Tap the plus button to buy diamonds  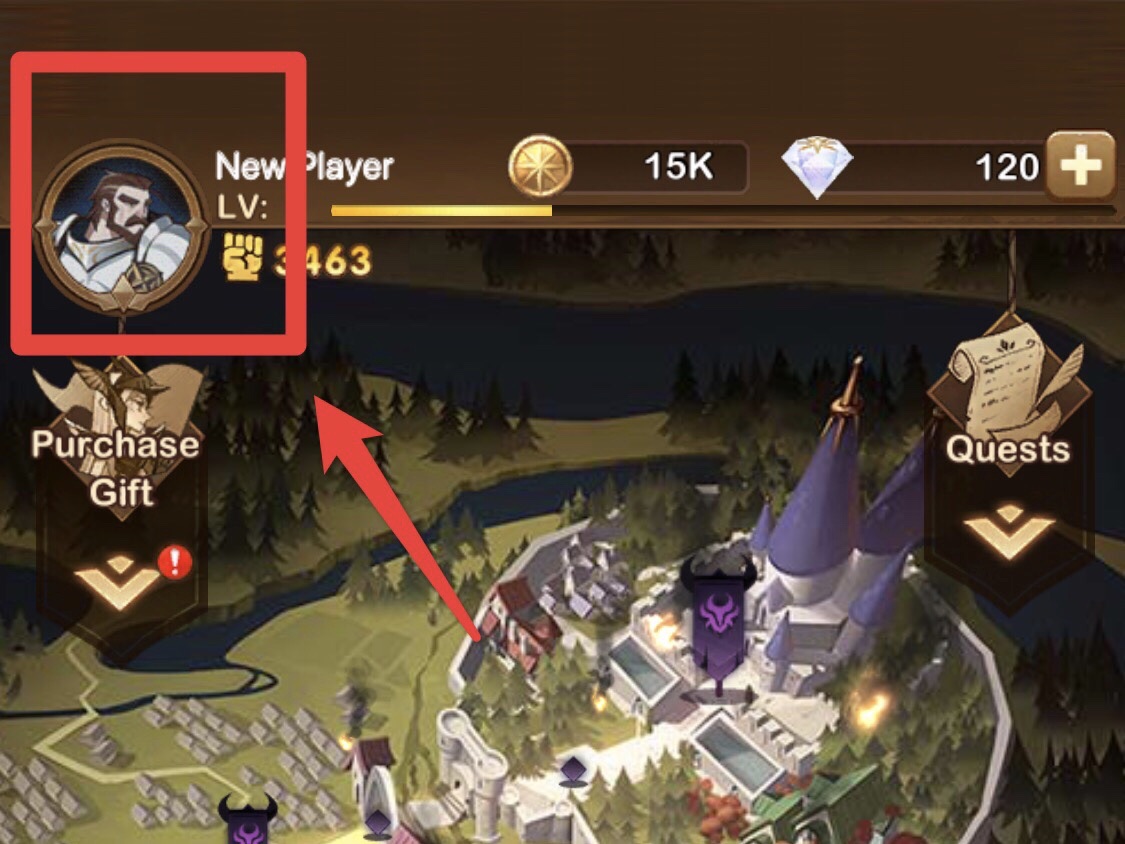coord(1080,166)
